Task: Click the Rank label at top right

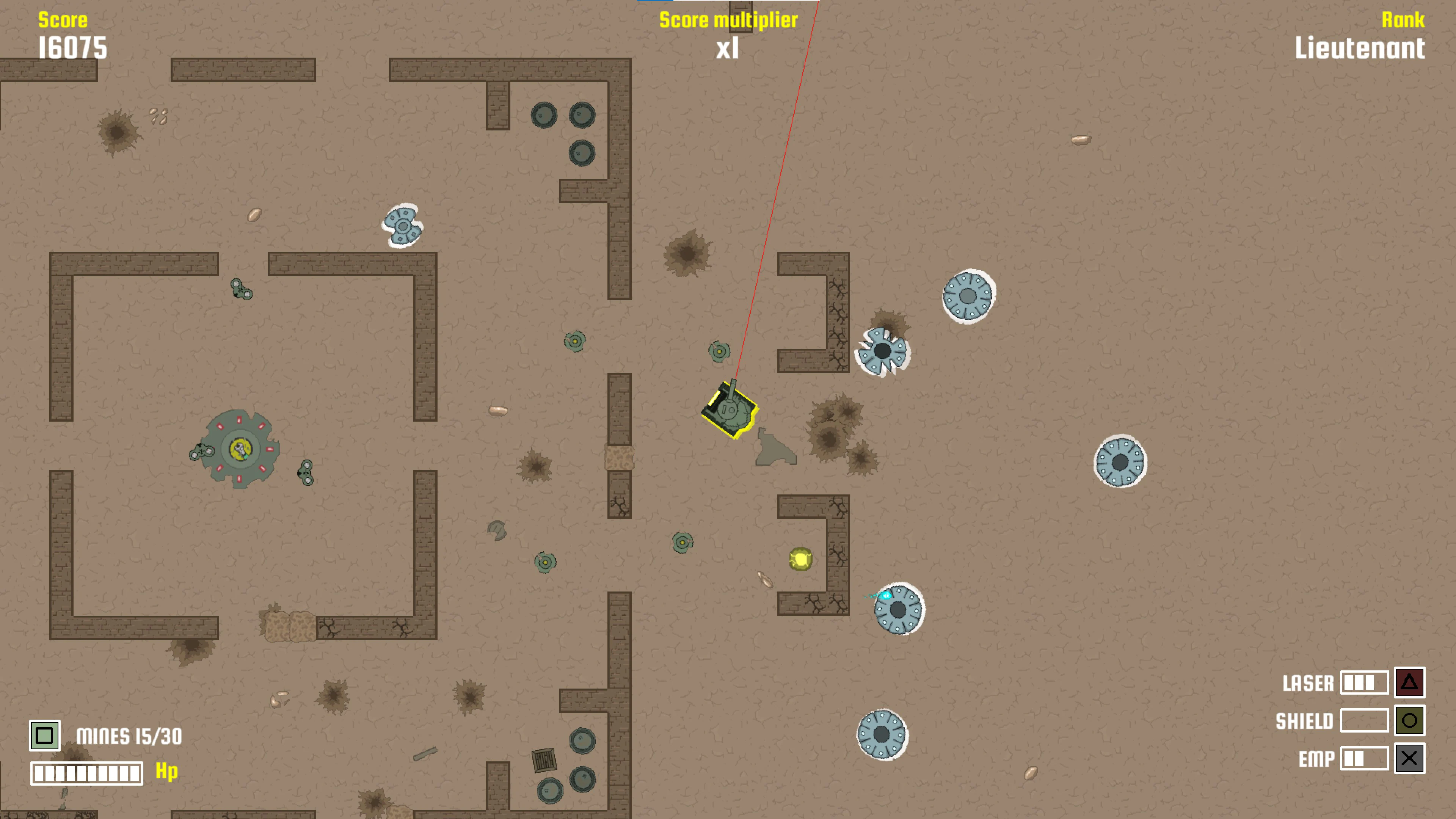Action: point(1402,20)
